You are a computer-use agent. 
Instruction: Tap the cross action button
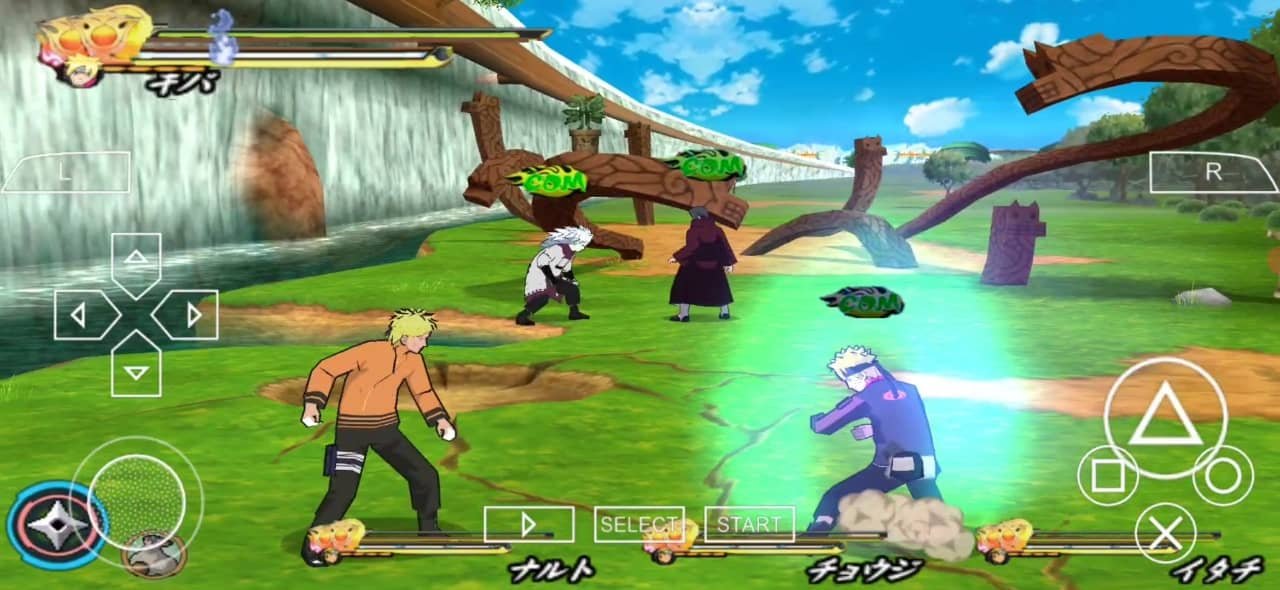[x=1165, y=533]
